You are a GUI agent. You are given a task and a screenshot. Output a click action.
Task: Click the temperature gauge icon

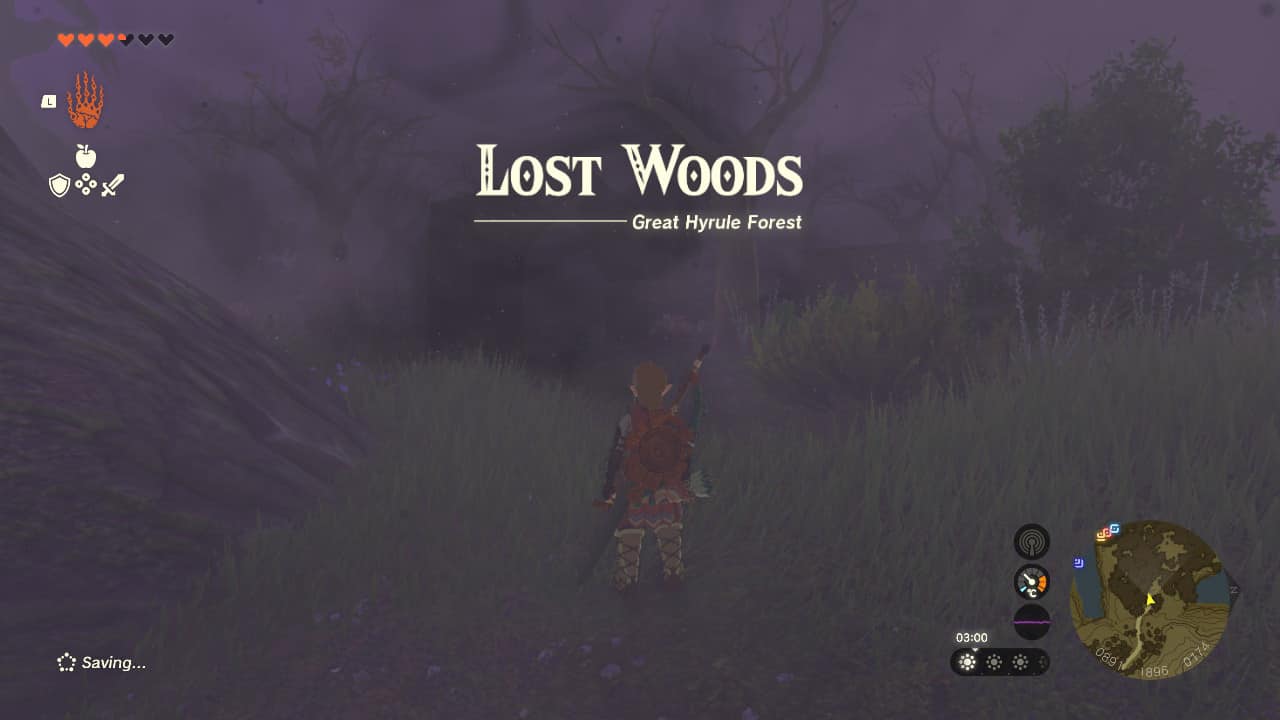pyautogui.click(x=1030, y=581)
